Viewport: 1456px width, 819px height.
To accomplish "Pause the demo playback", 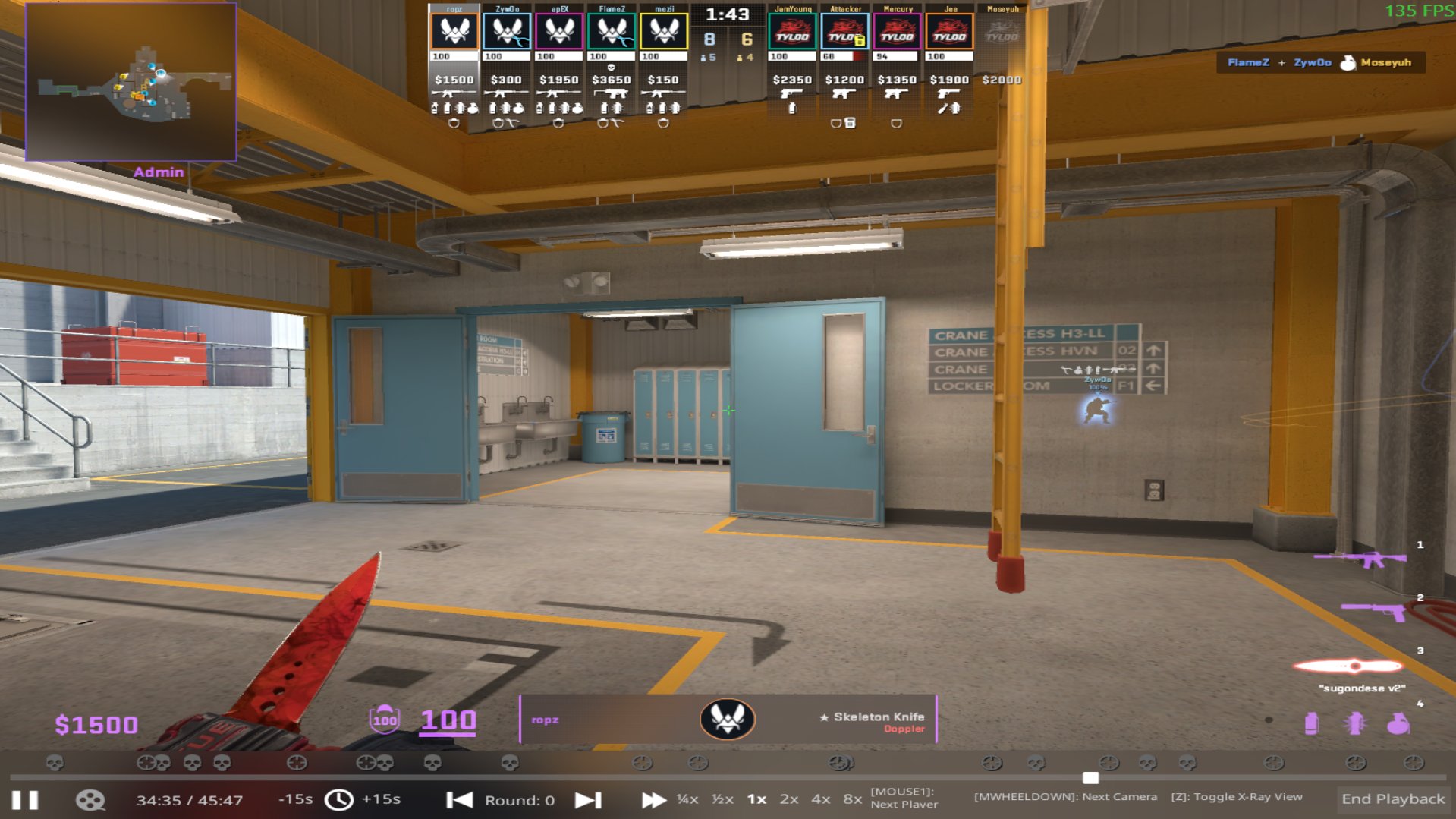I will [x=25, y=800].
